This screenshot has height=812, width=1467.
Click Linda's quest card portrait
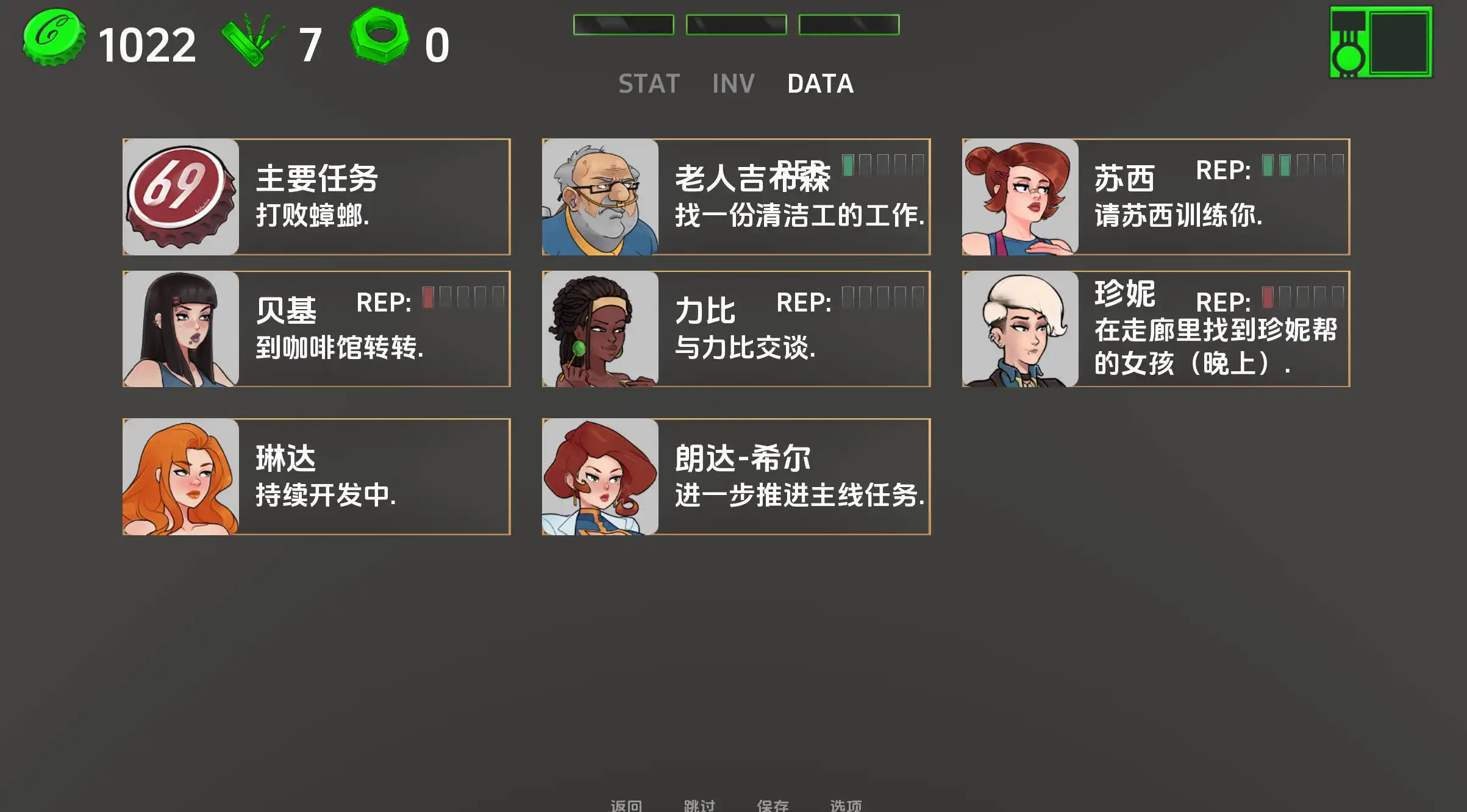pos(181,479)
